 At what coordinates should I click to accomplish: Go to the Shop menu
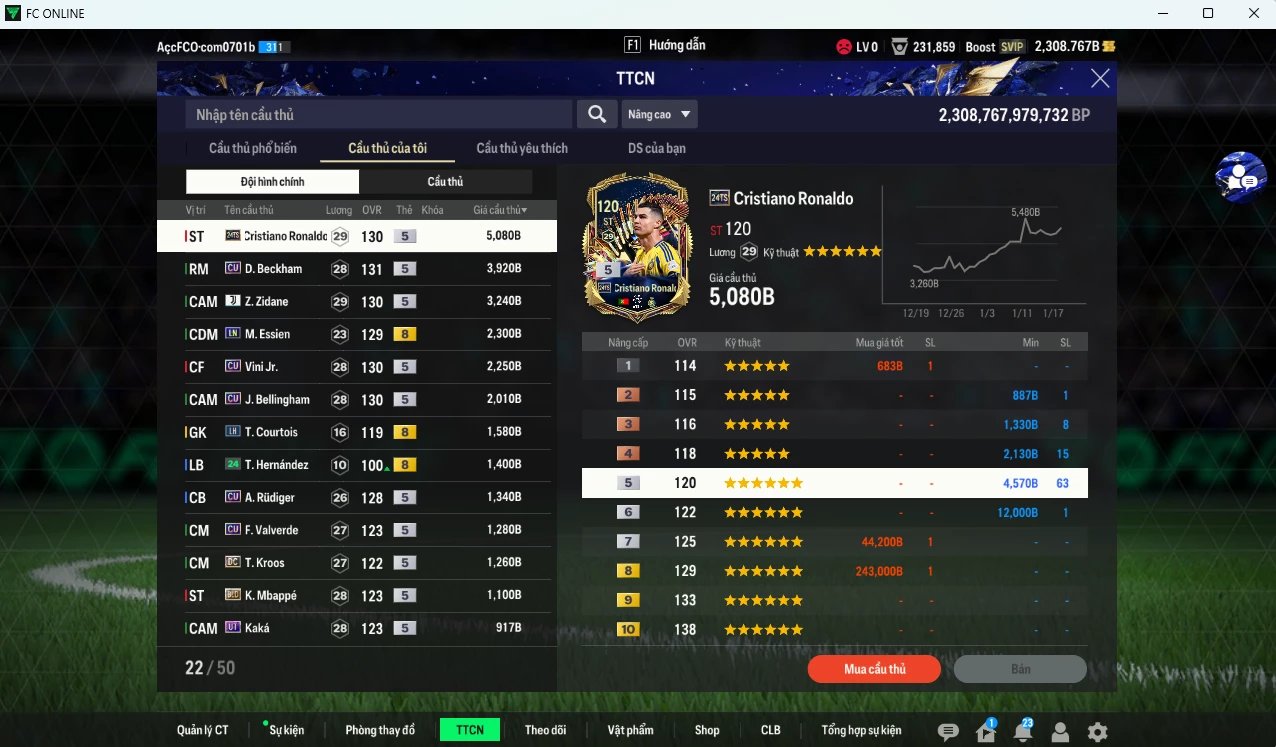[707, 730]
